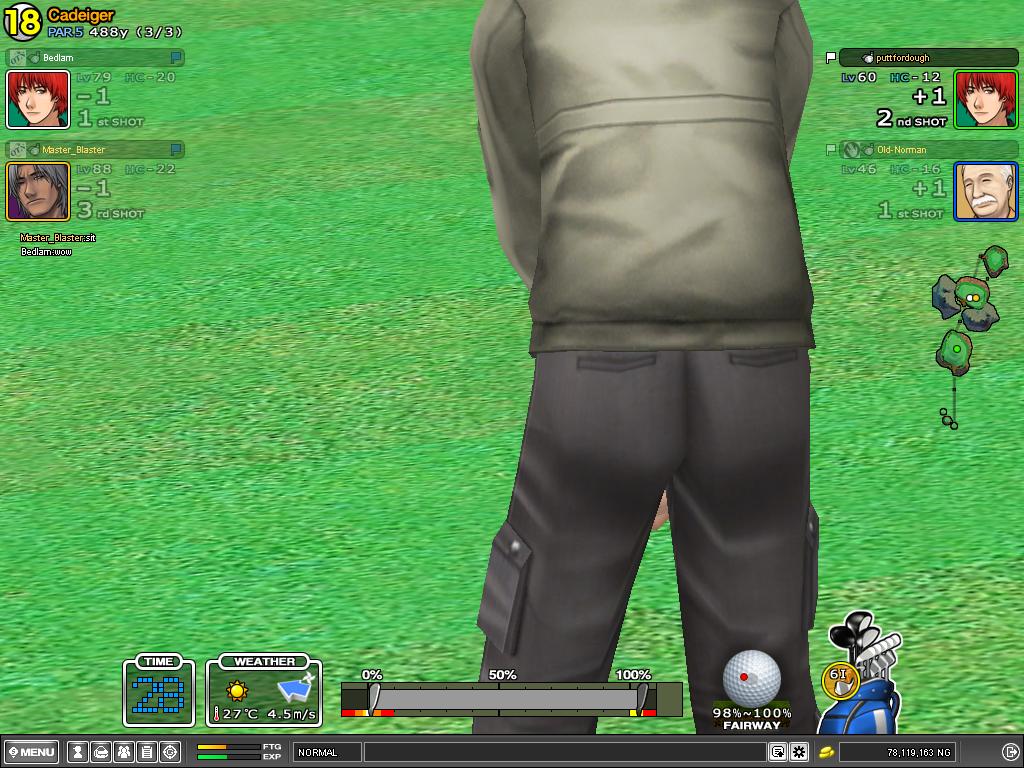This screenshot has height=768, width=1024.
Task: Toggle the chat log window icon
Action: point(777,752)
